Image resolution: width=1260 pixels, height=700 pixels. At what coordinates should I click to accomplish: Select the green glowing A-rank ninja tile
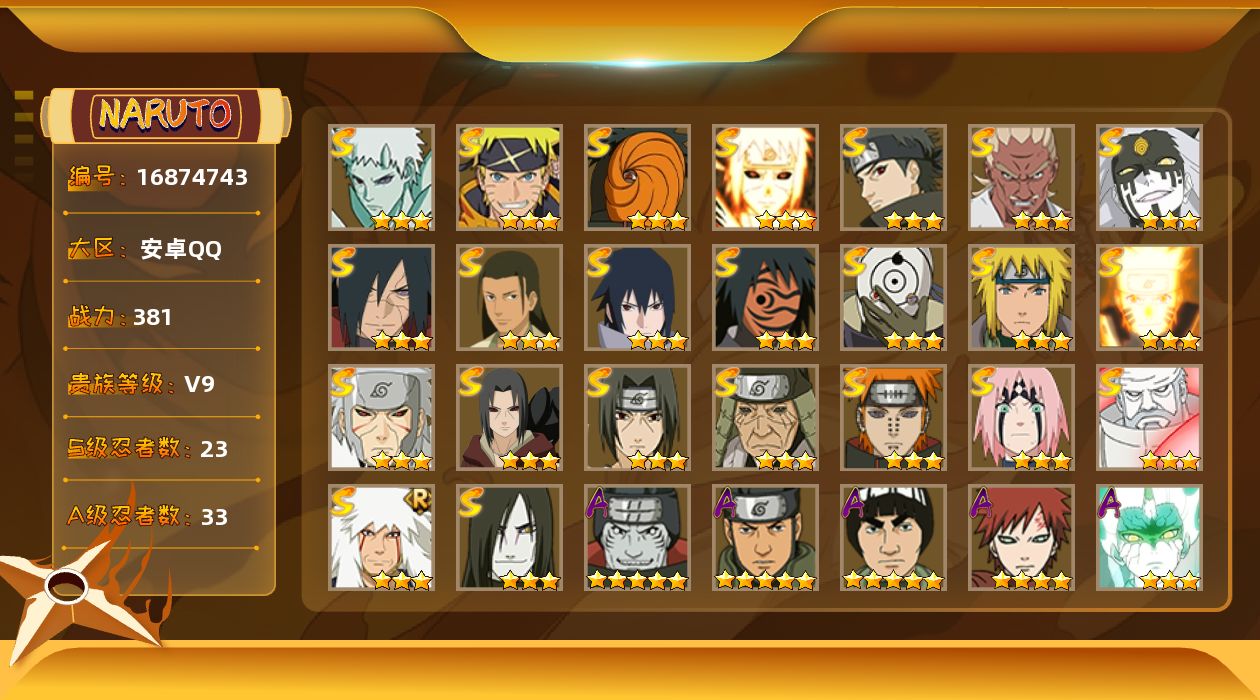coord(1149,537)
